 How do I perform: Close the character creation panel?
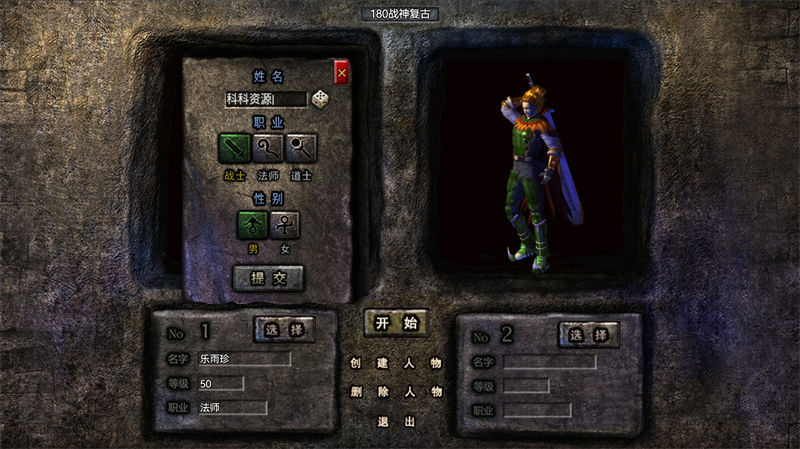[342, 73]
